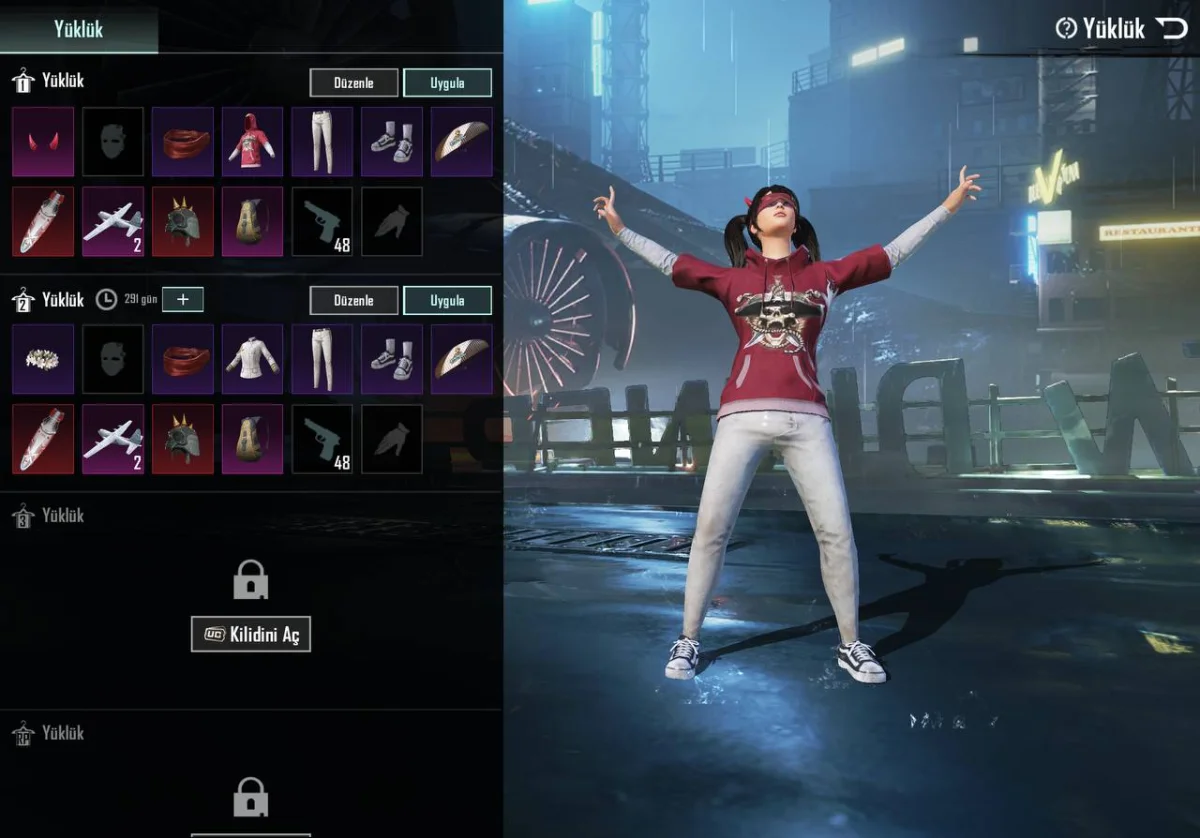Click Düzenle for loadout 2
The height and width of the screenshot is (838, 1200).
pyautogui.click(x=353, y=300)
